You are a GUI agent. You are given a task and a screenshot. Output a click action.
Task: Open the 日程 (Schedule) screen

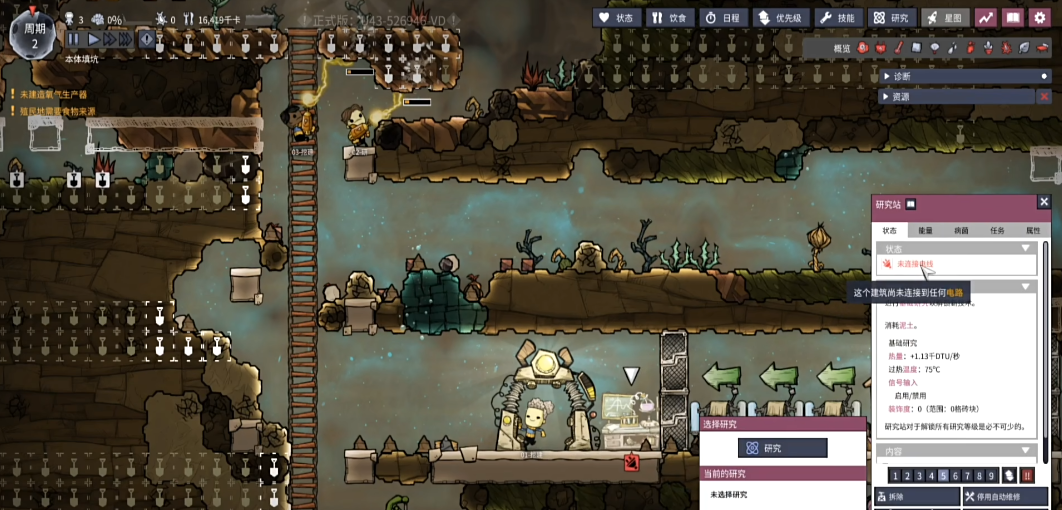point(723,17)
